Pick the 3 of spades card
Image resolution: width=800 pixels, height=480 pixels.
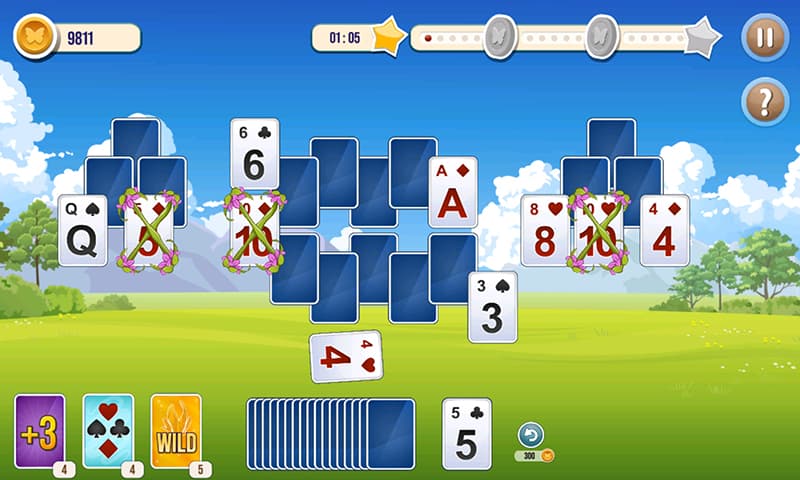click(x=493, y=308)
